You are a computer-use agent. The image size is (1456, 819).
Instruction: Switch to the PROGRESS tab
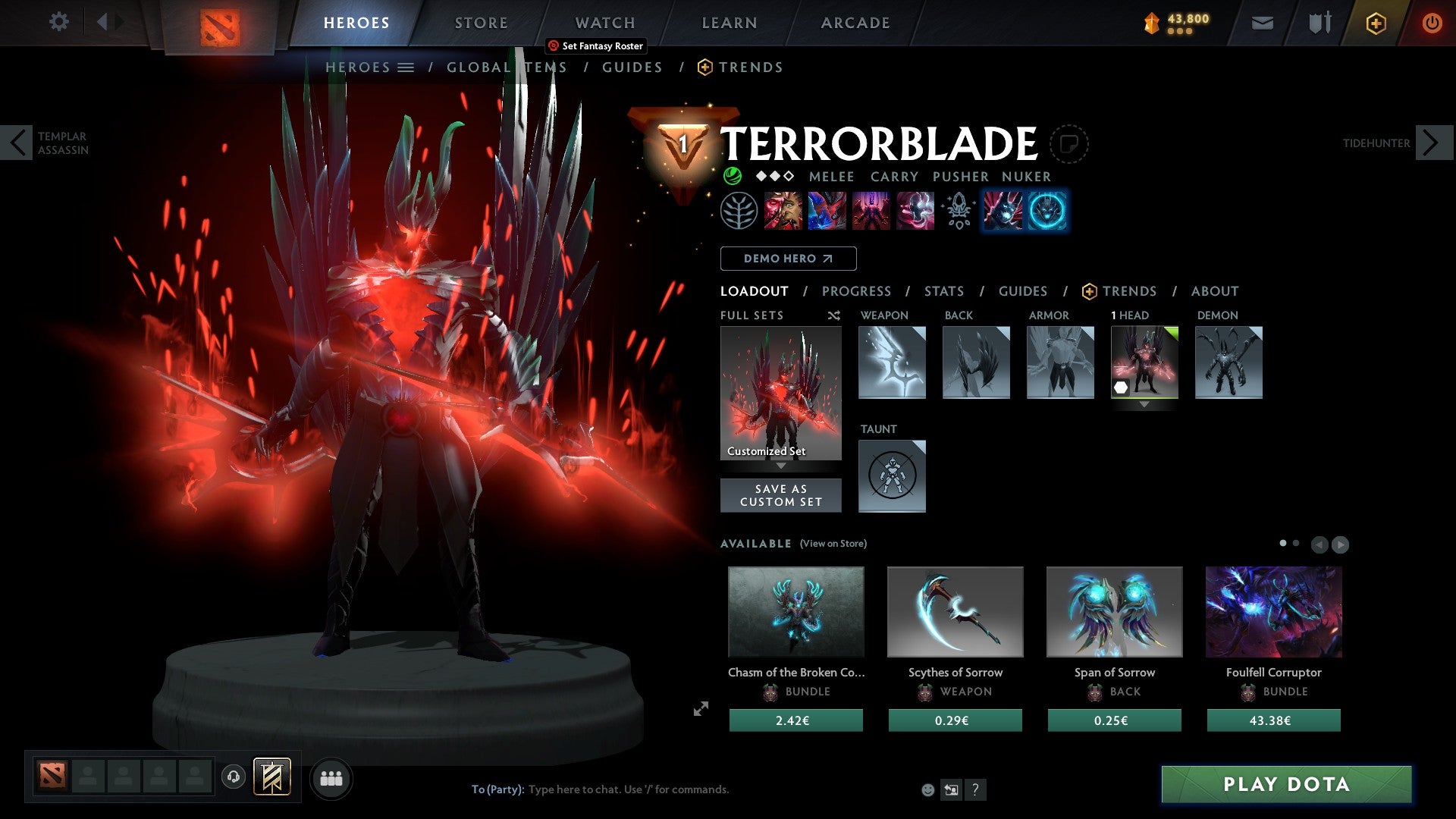pos(857,291)
